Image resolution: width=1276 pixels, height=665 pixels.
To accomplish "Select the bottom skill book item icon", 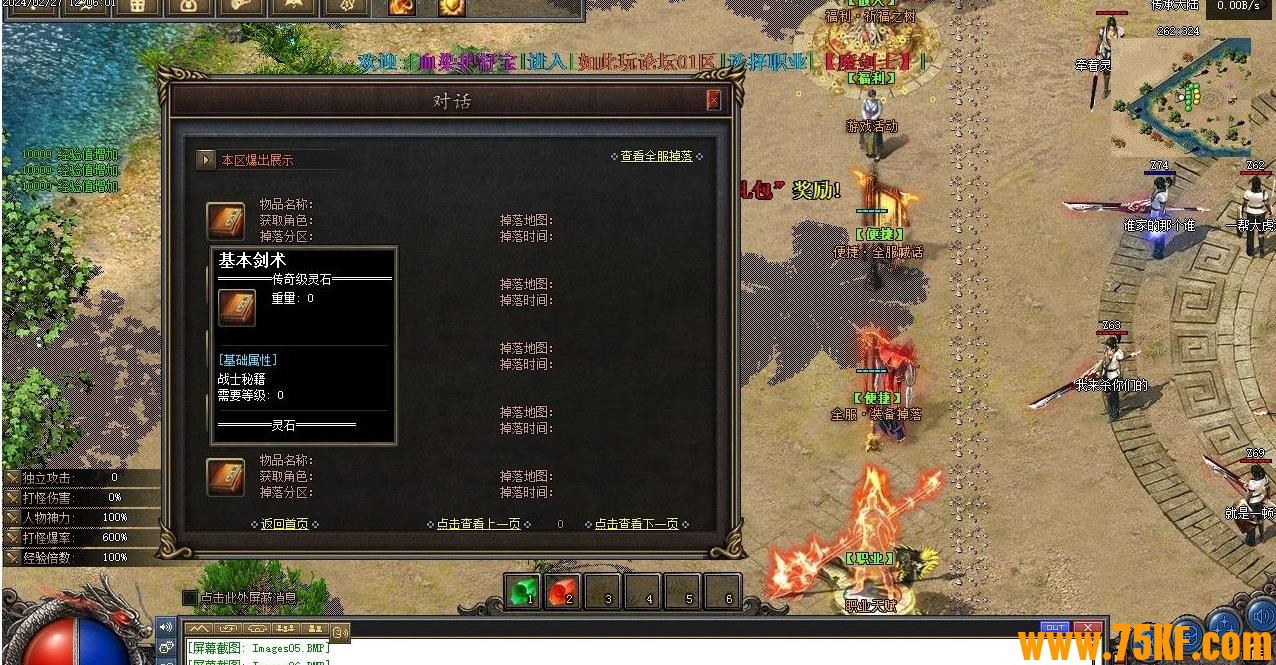I will click(226, 477).
